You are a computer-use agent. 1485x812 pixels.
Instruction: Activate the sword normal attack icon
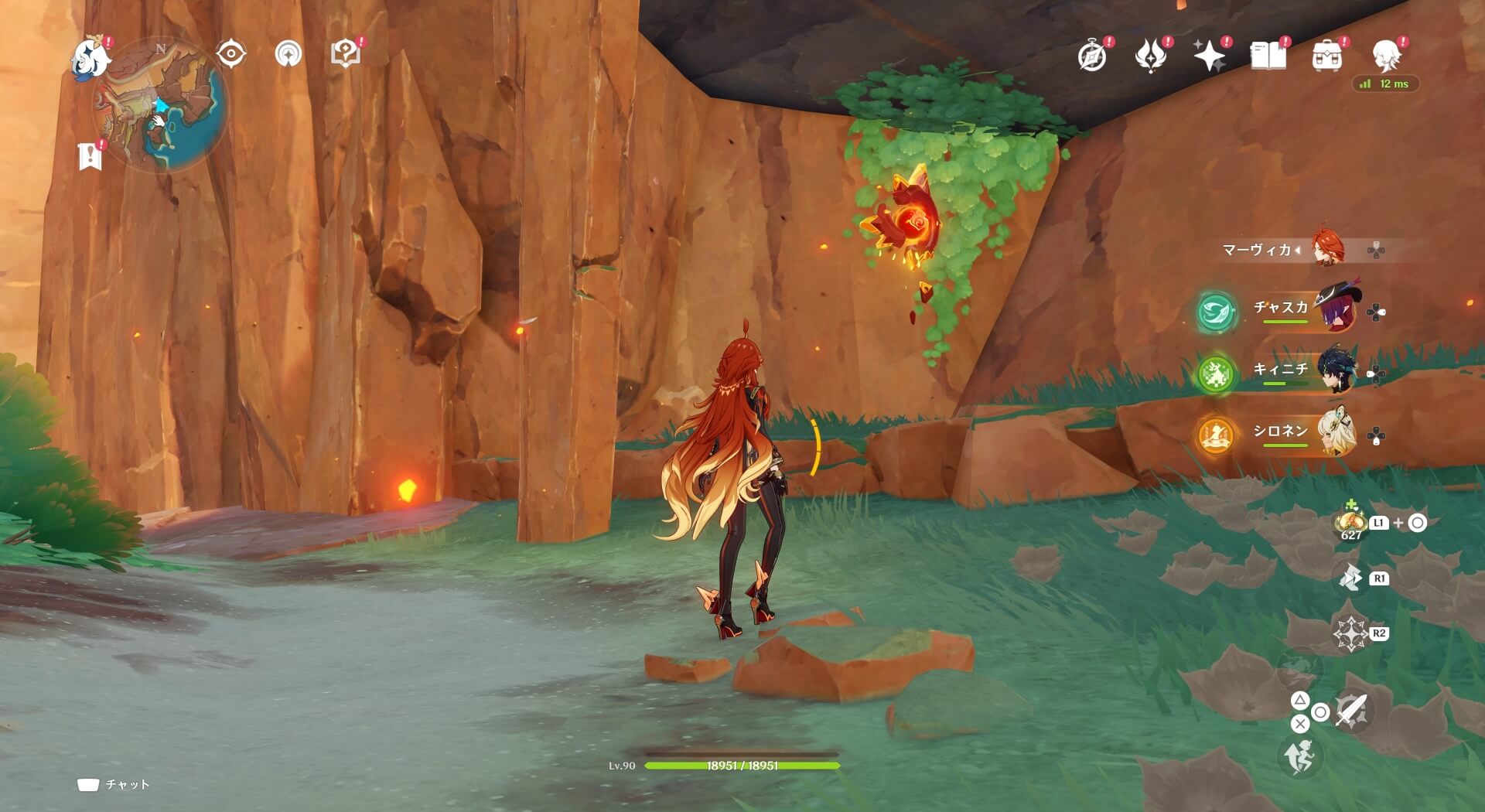(1351, 710)
